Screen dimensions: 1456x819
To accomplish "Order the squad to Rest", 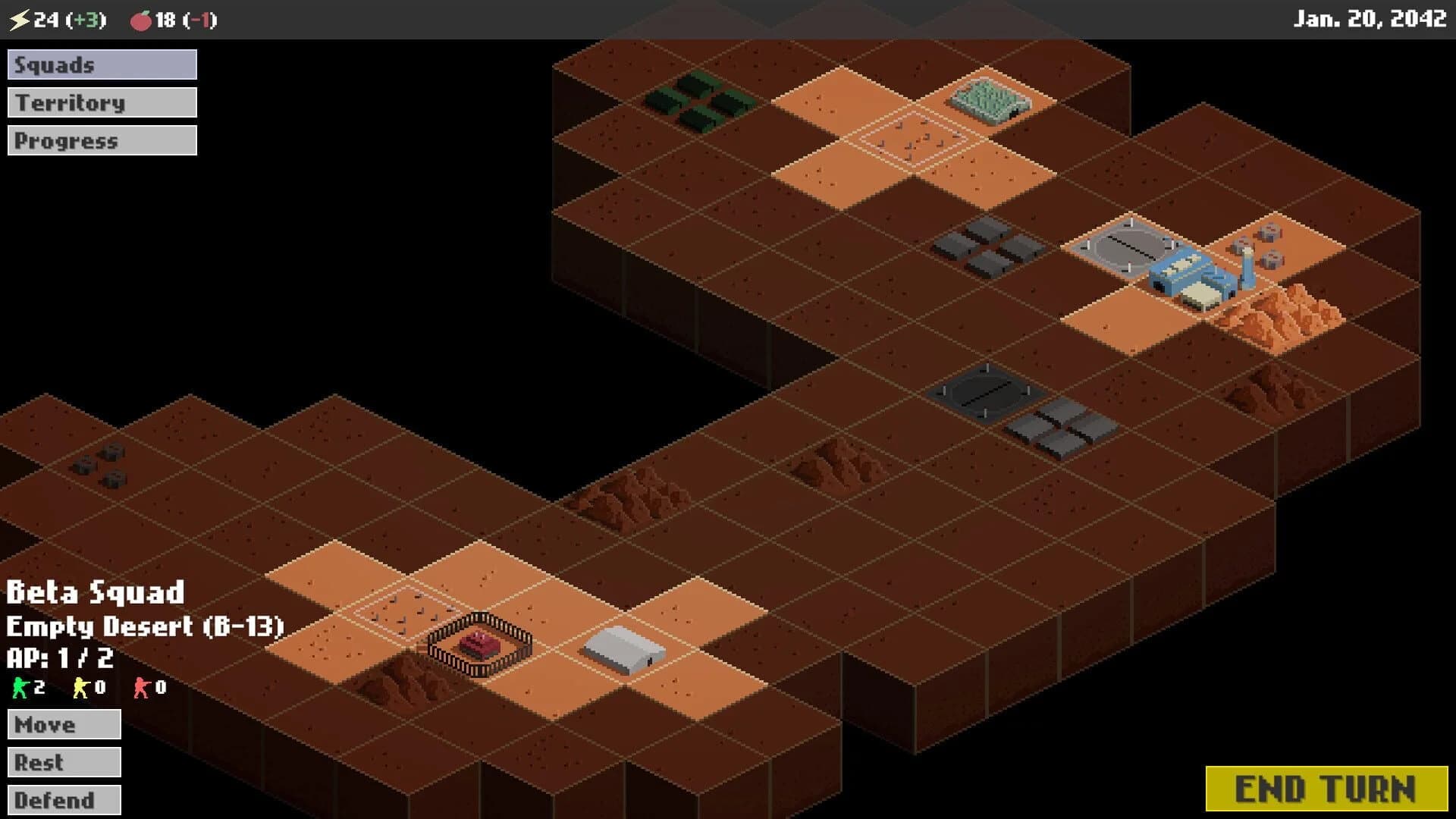I will point(64,762).
